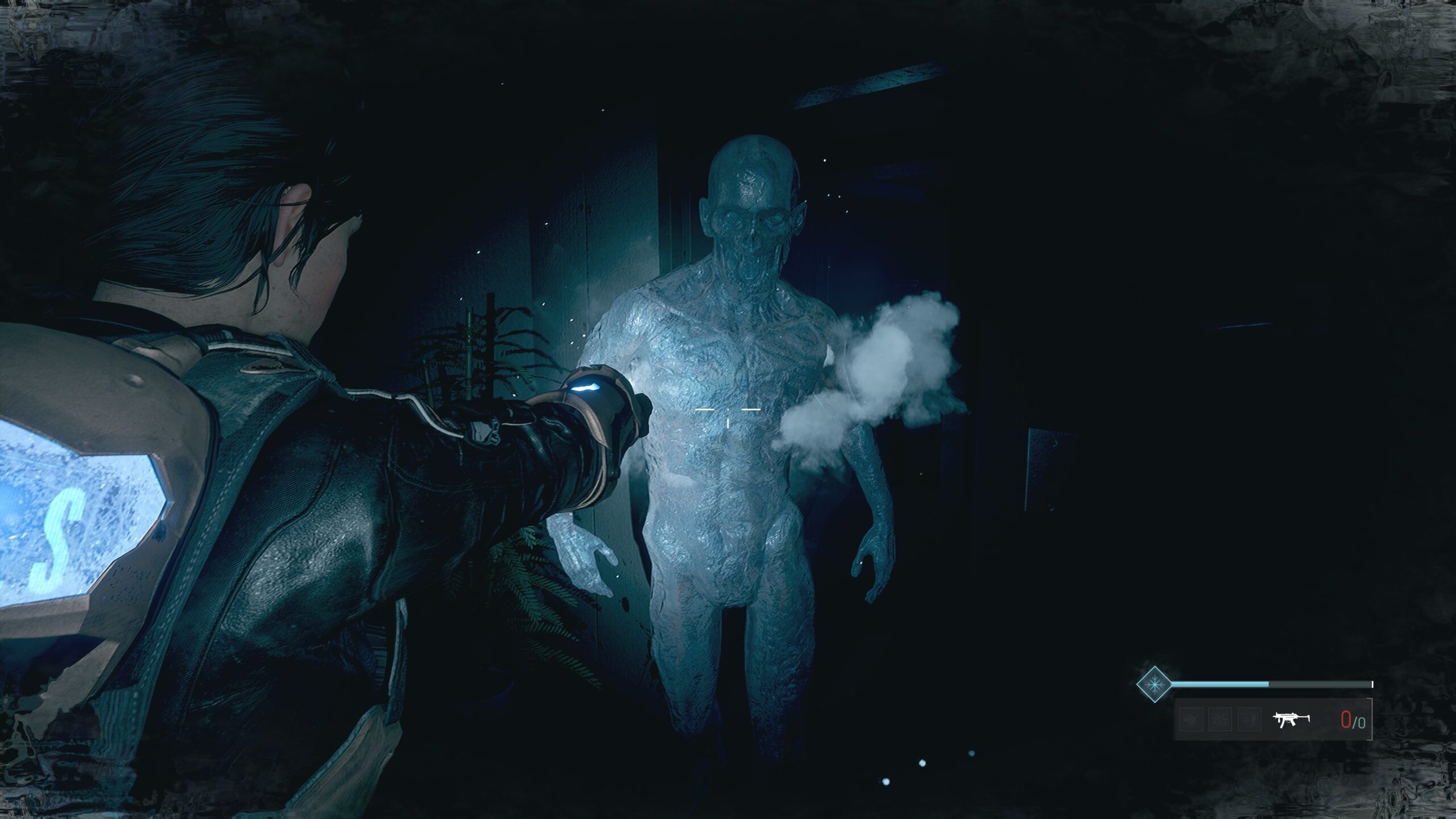Activate the snowflake freeze ability icon
This screenshot has height=819, width=1456.
click(1153, 684)
